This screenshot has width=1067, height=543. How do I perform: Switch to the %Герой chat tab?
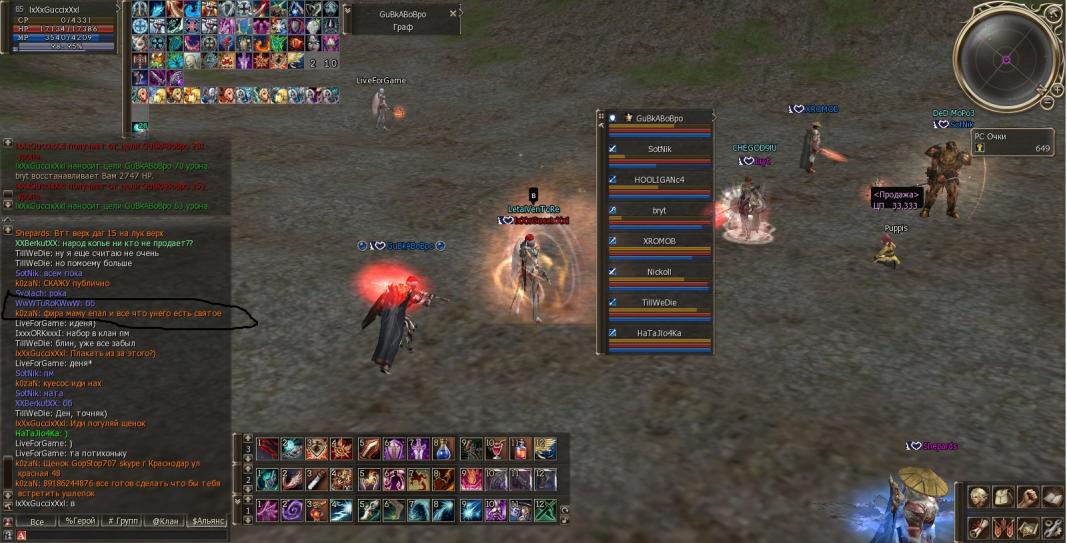point(80,522)
